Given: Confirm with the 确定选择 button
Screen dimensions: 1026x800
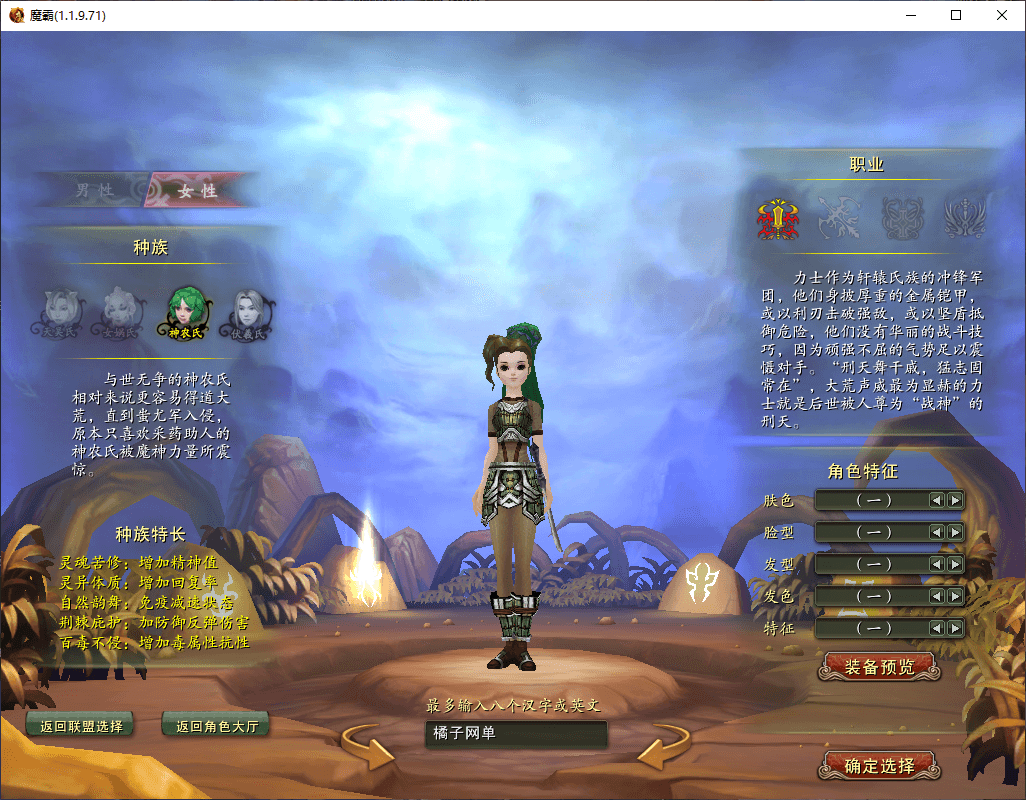Looking at the screenshot, I should [x=879, y=766].
